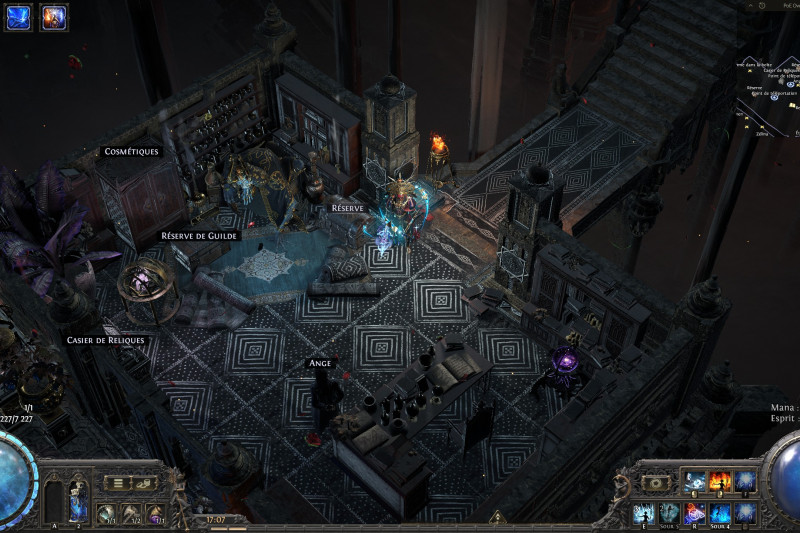Activate the red and blue rune skill
The height and width of the screenshot is (533, 800).
click(695, 514)
